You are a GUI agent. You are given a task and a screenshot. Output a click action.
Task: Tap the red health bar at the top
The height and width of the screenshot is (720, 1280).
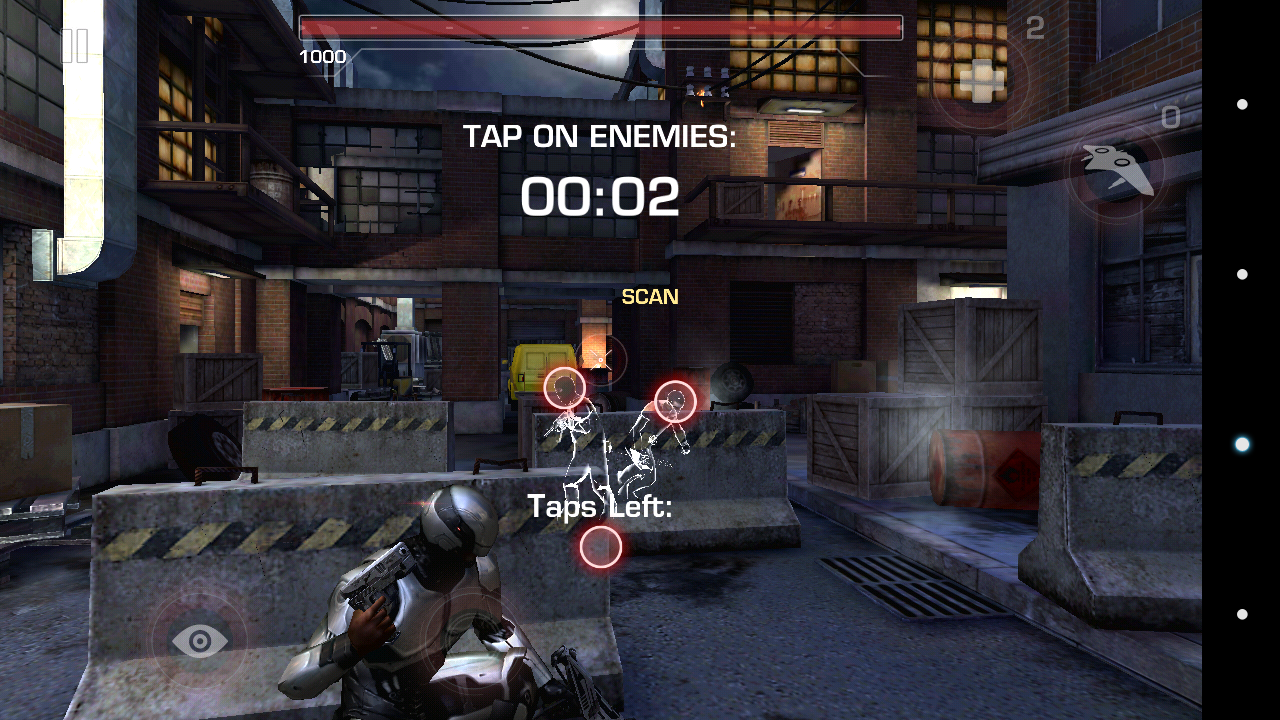pyautogui.click(x=600, y=27)
